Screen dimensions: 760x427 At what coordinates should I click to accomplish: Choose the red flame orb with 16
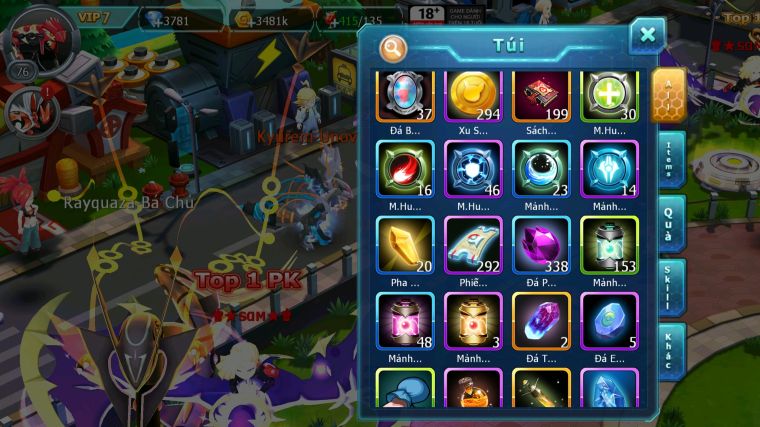(x=405, y=169)
